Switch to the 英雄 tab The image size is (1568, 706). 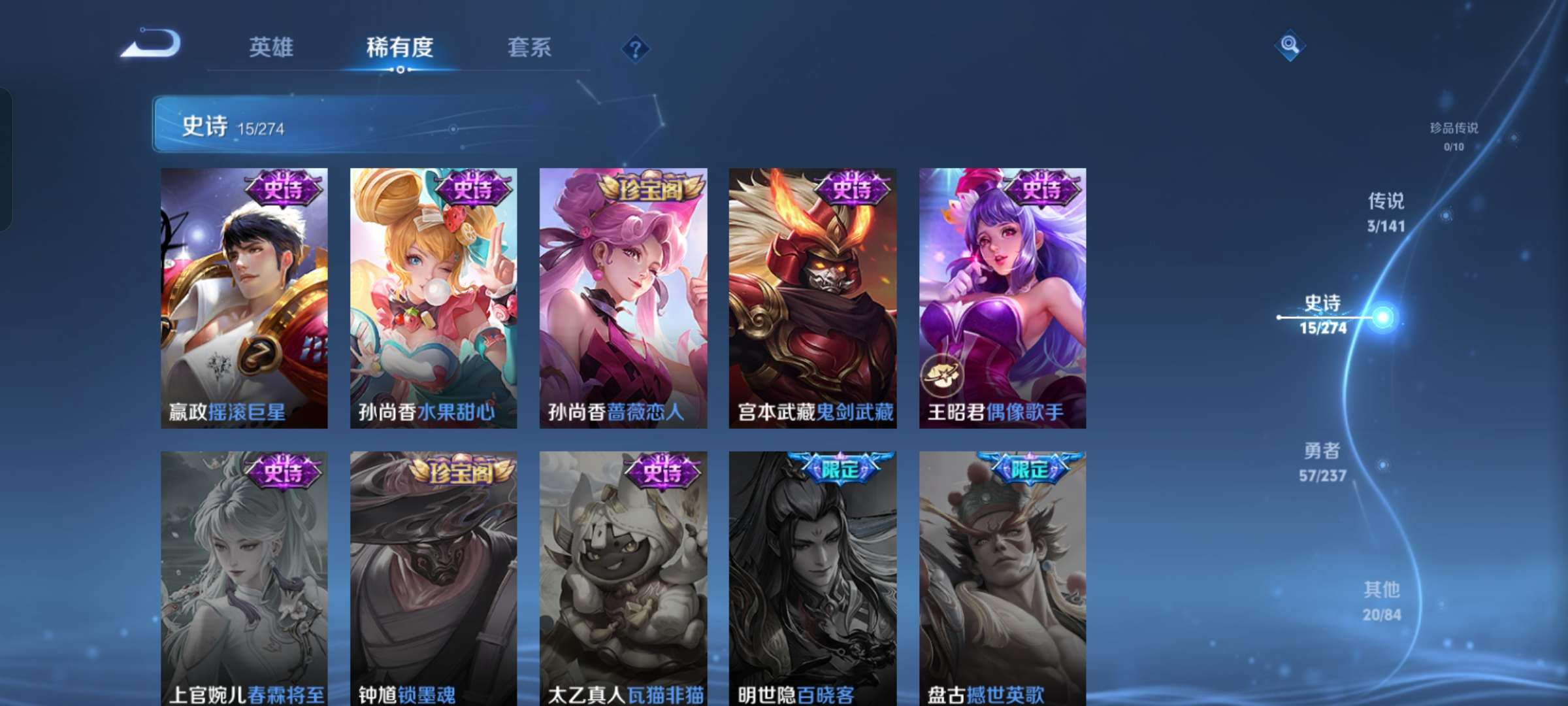click(x=270, y=48)
